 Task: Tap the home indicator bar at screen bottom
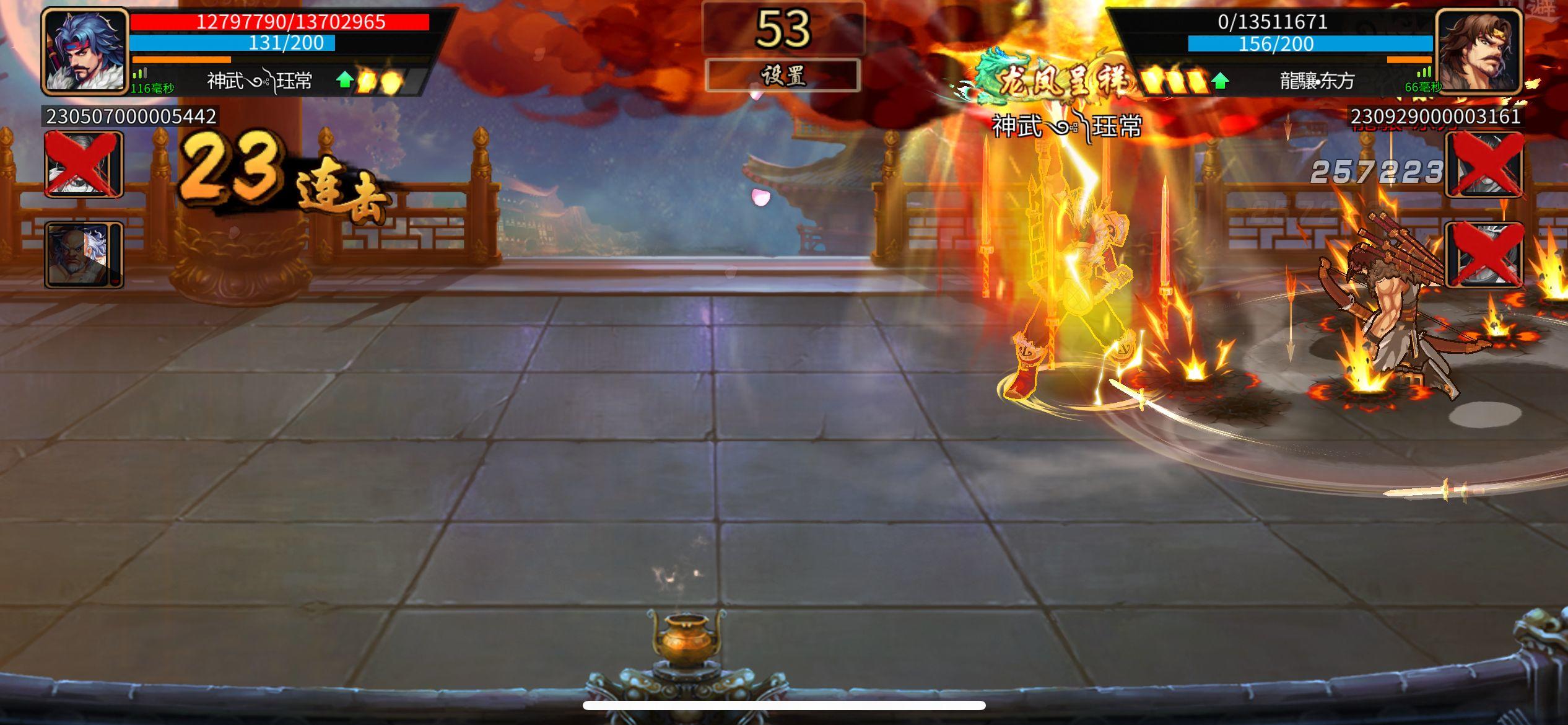(784, 705)
